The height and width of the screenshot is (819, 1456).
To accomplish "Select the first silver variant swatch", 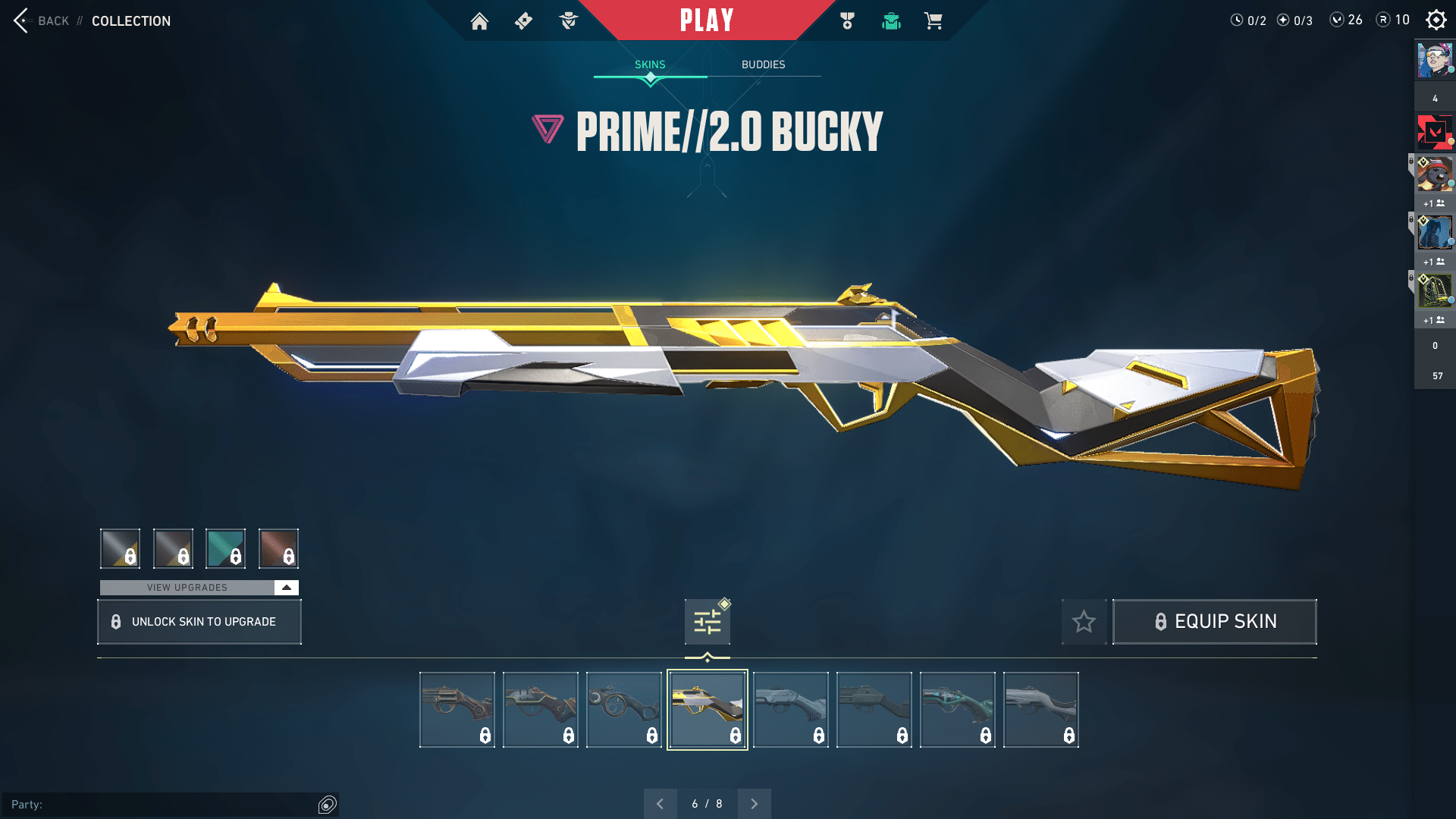I will [x=119, y=548].
